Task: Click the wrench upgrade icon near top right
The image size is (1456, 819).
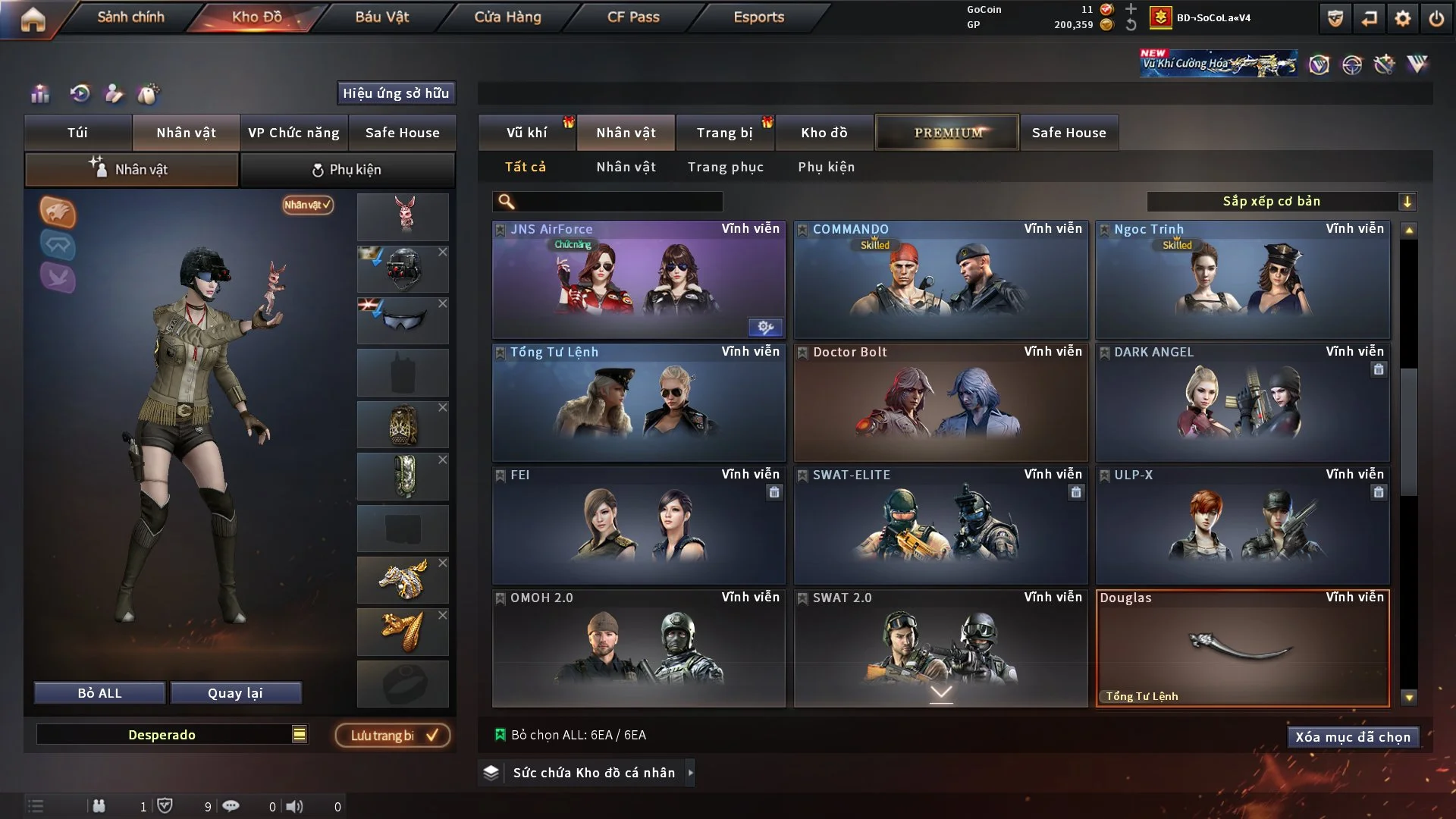Action: coord(1385,64)
